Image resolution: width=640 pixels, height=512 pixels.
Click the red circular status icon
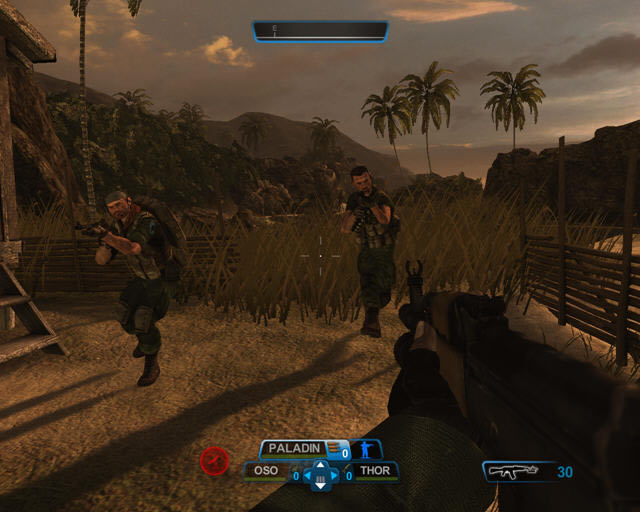click(213, 461)
